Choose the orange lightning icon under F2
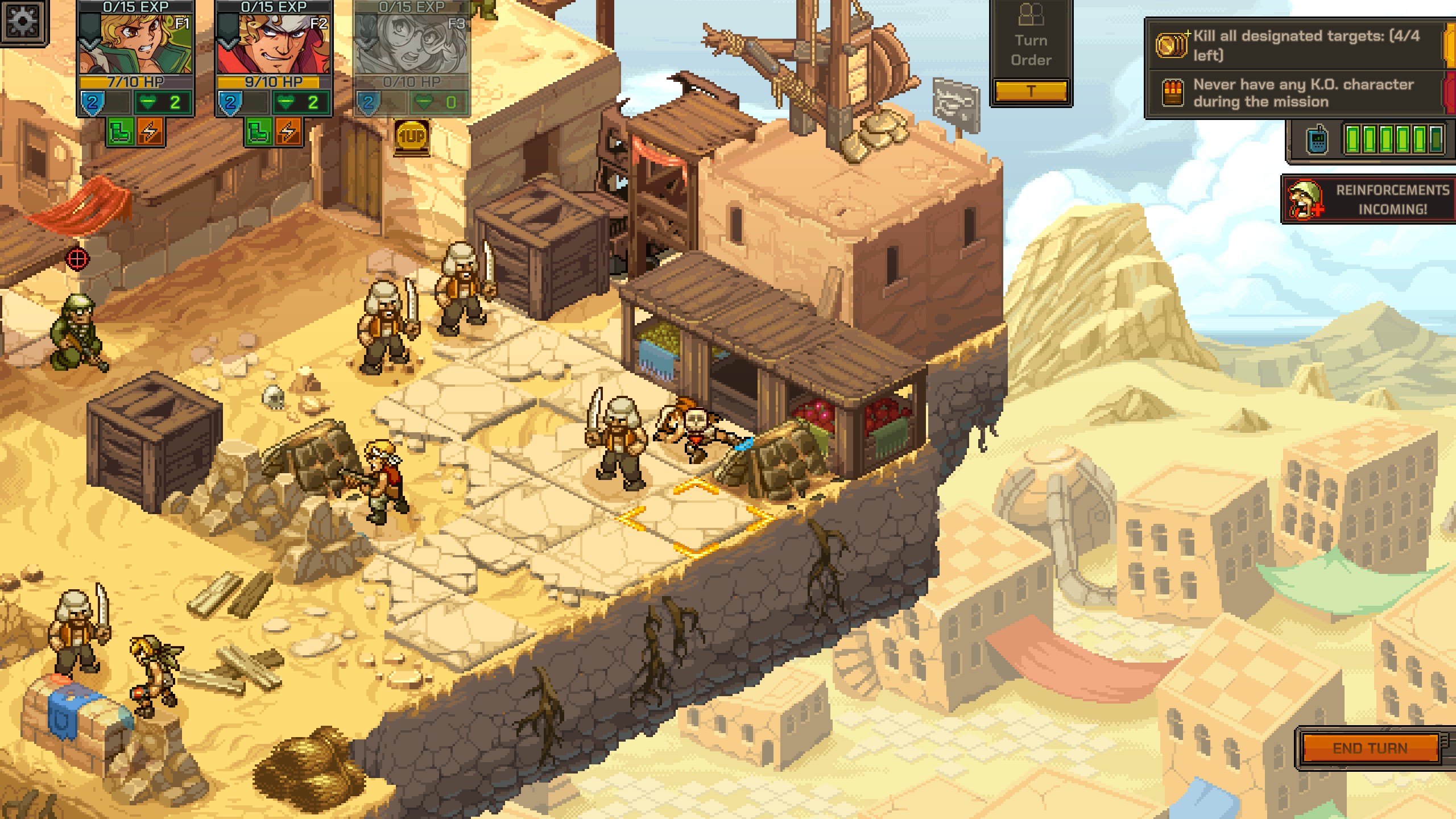Viewport: 1456px width, 819px height. click(x=288, y=132)
